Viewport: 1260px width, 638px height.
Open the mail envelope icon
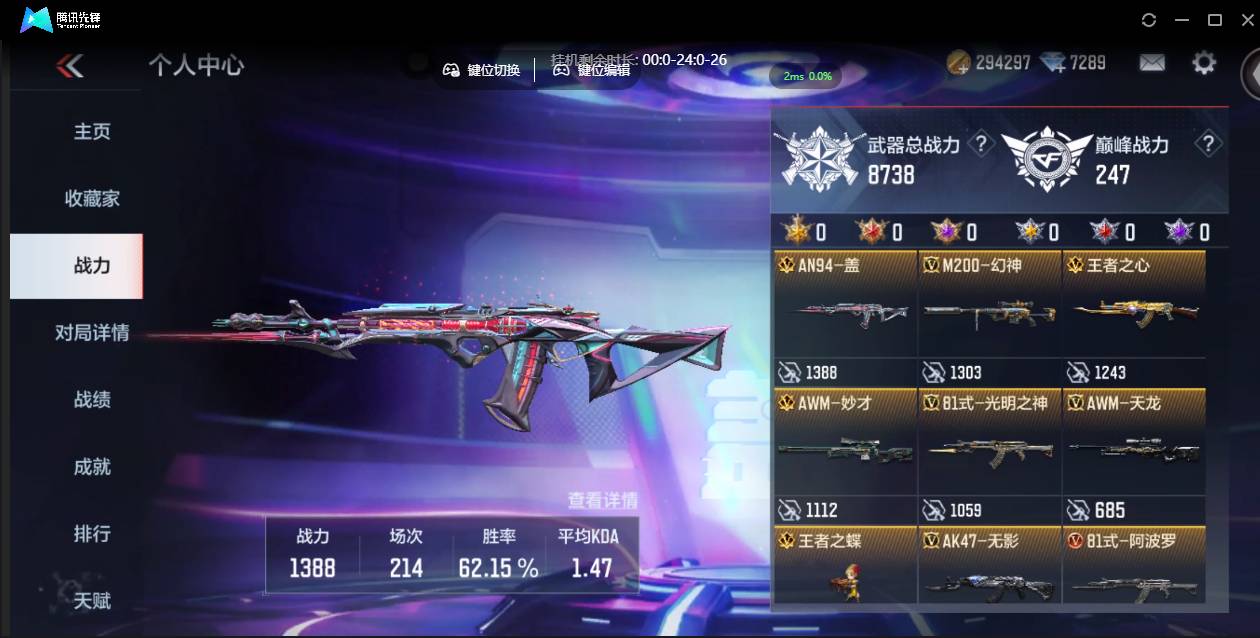[x=1152, y=63]
